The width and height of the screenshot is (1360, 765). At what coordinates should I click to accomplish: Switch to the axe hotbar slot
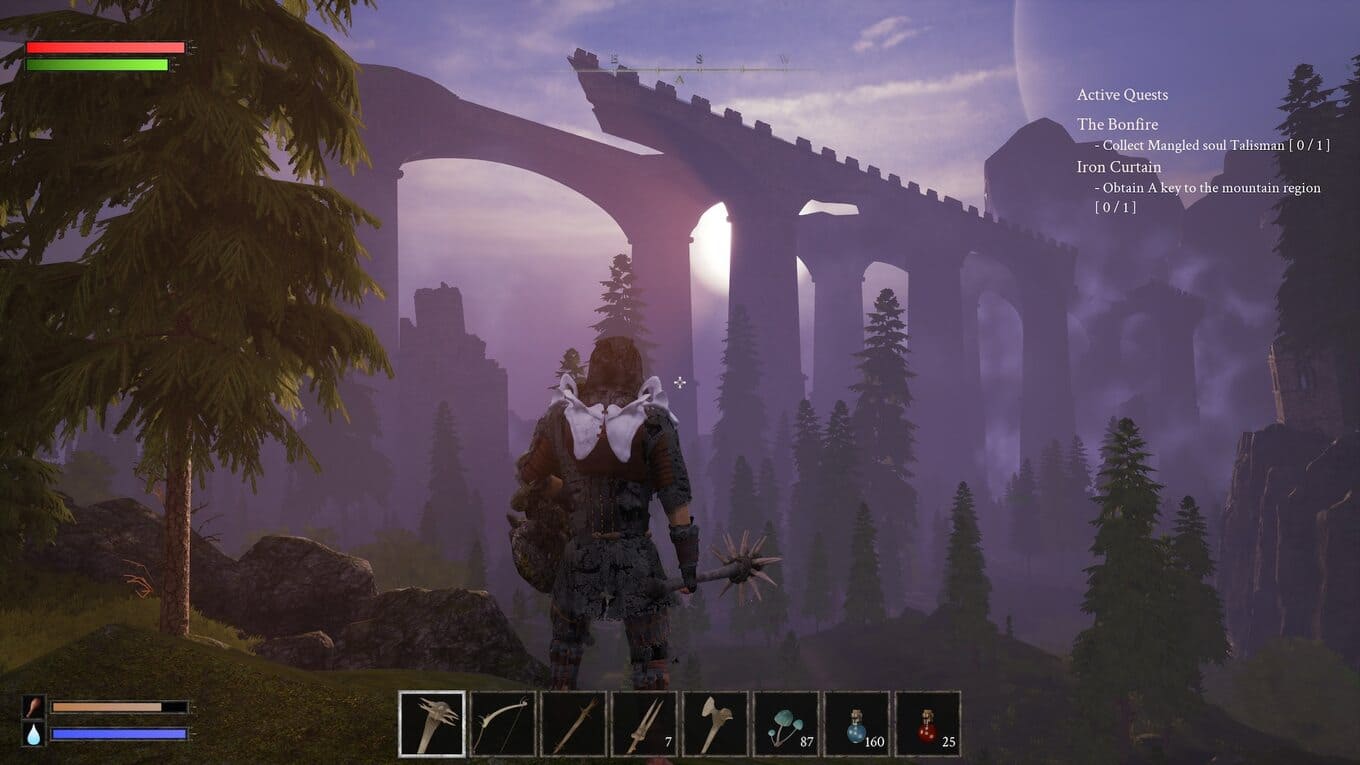coord(715,724)
